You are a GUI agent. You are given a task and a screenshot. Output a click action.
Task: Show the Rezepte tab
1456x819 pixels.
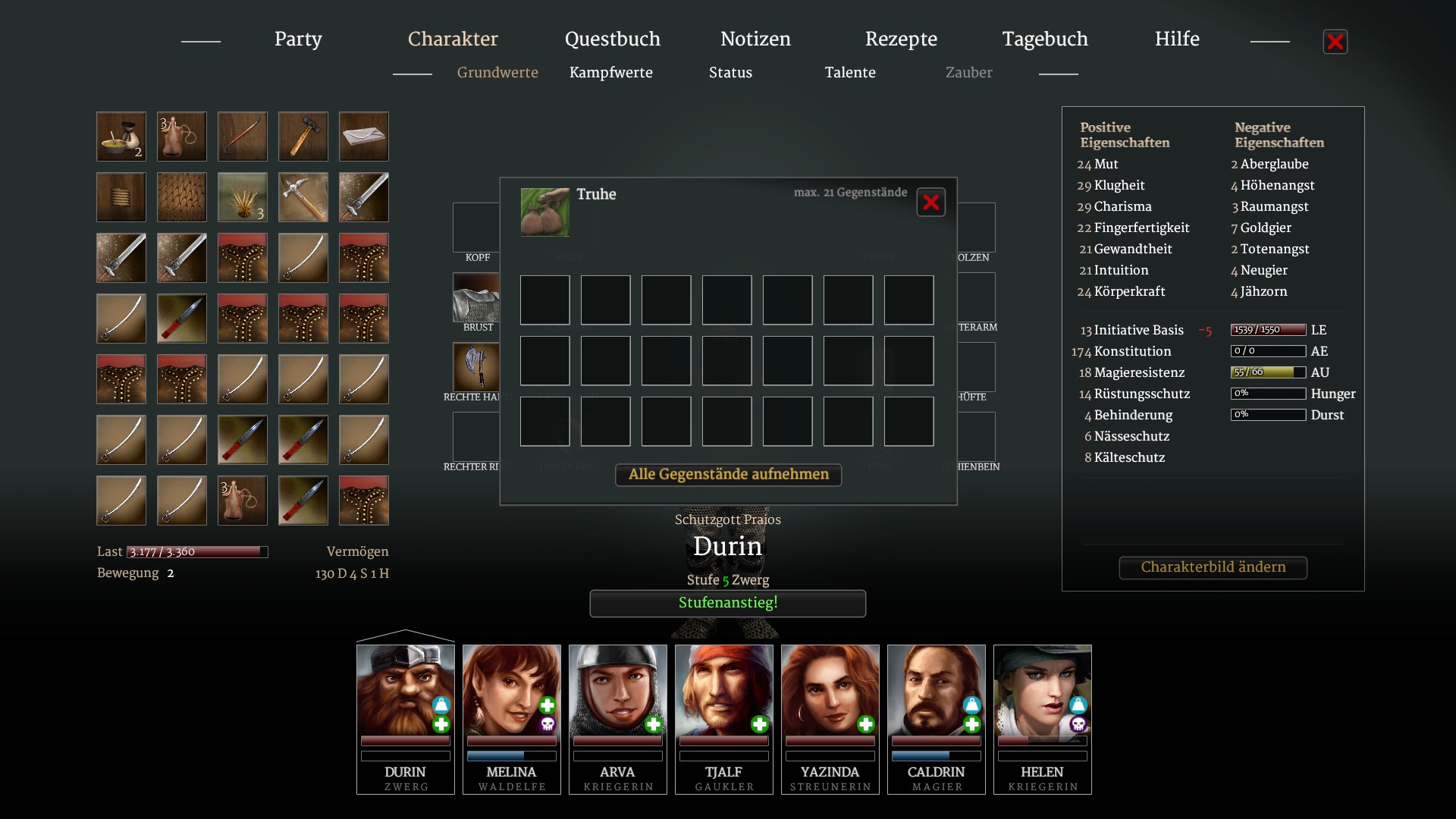(901, 39)
